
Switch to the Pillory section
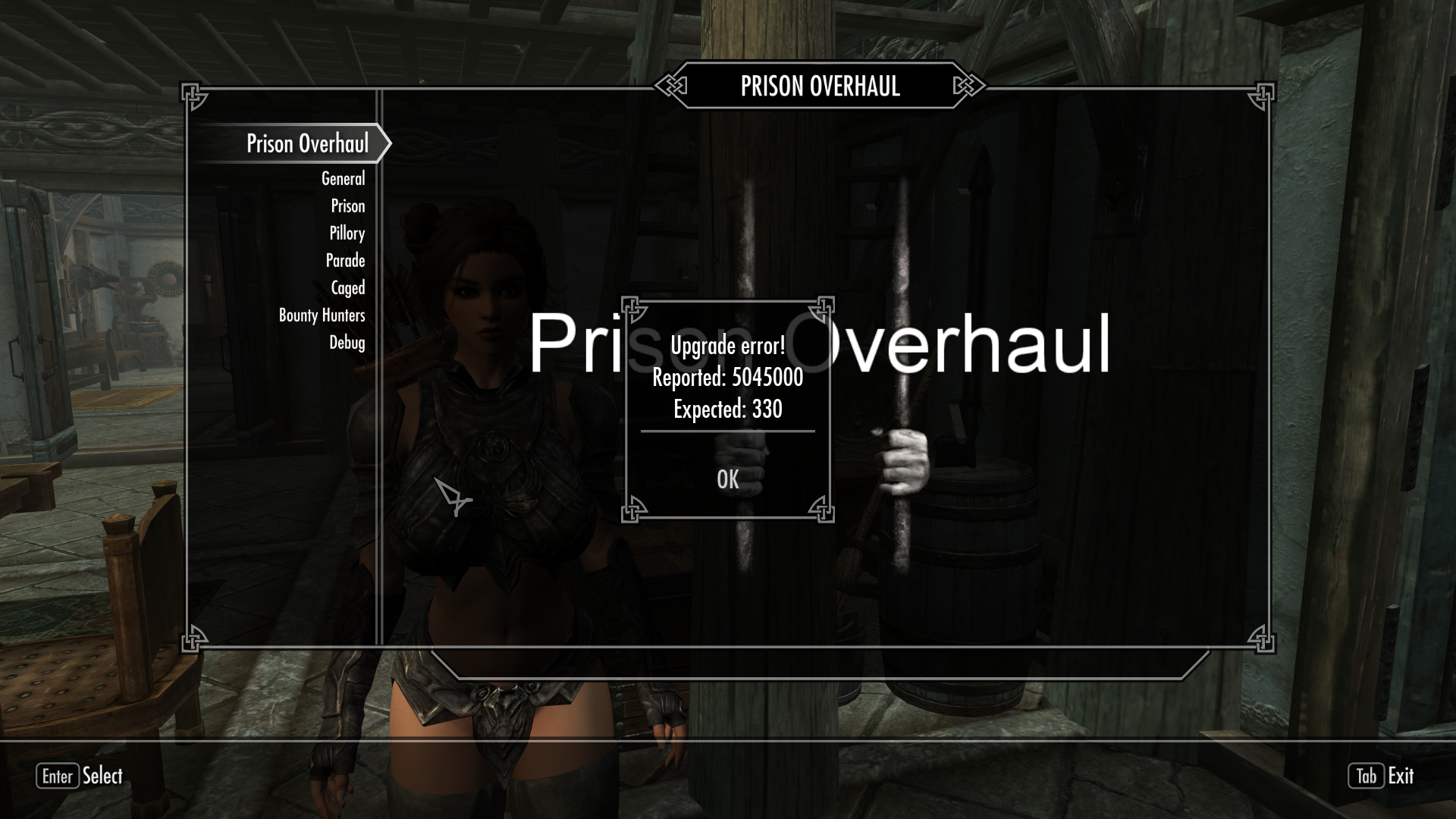pyautogui.click(x=347, y=233)
